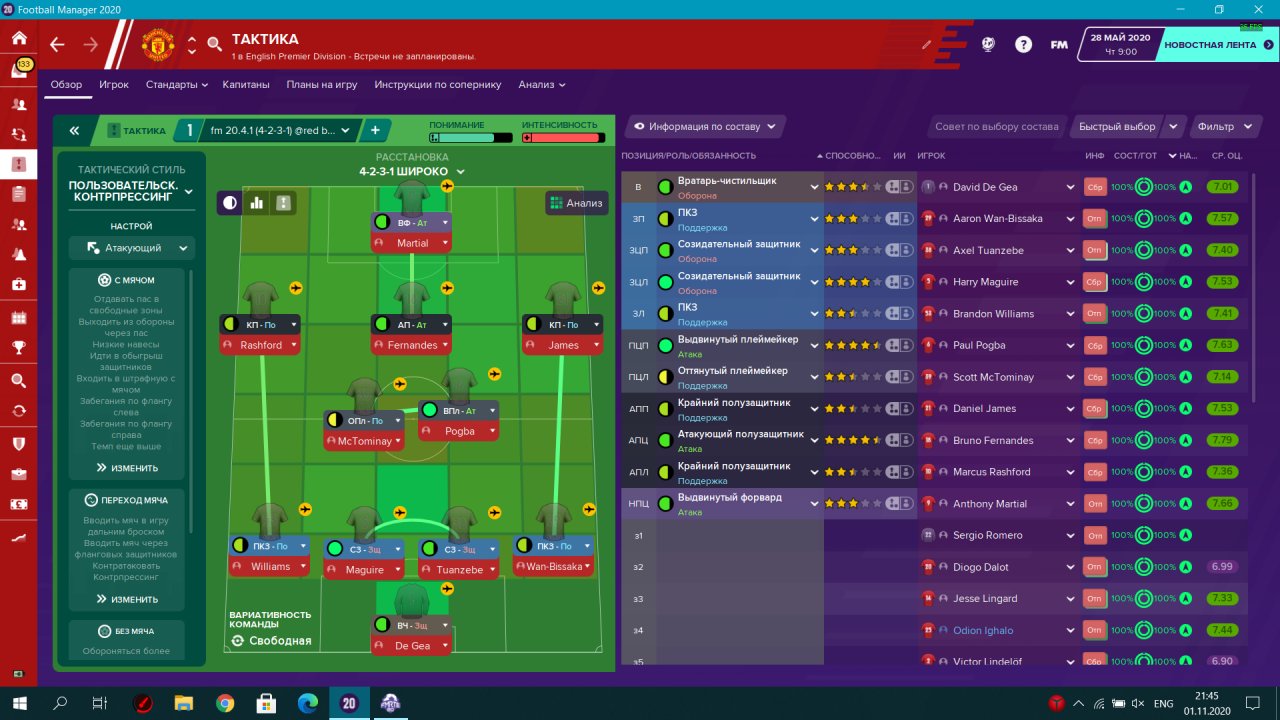
Task: Add a new tactic with plus button
Action: point(375,130)
